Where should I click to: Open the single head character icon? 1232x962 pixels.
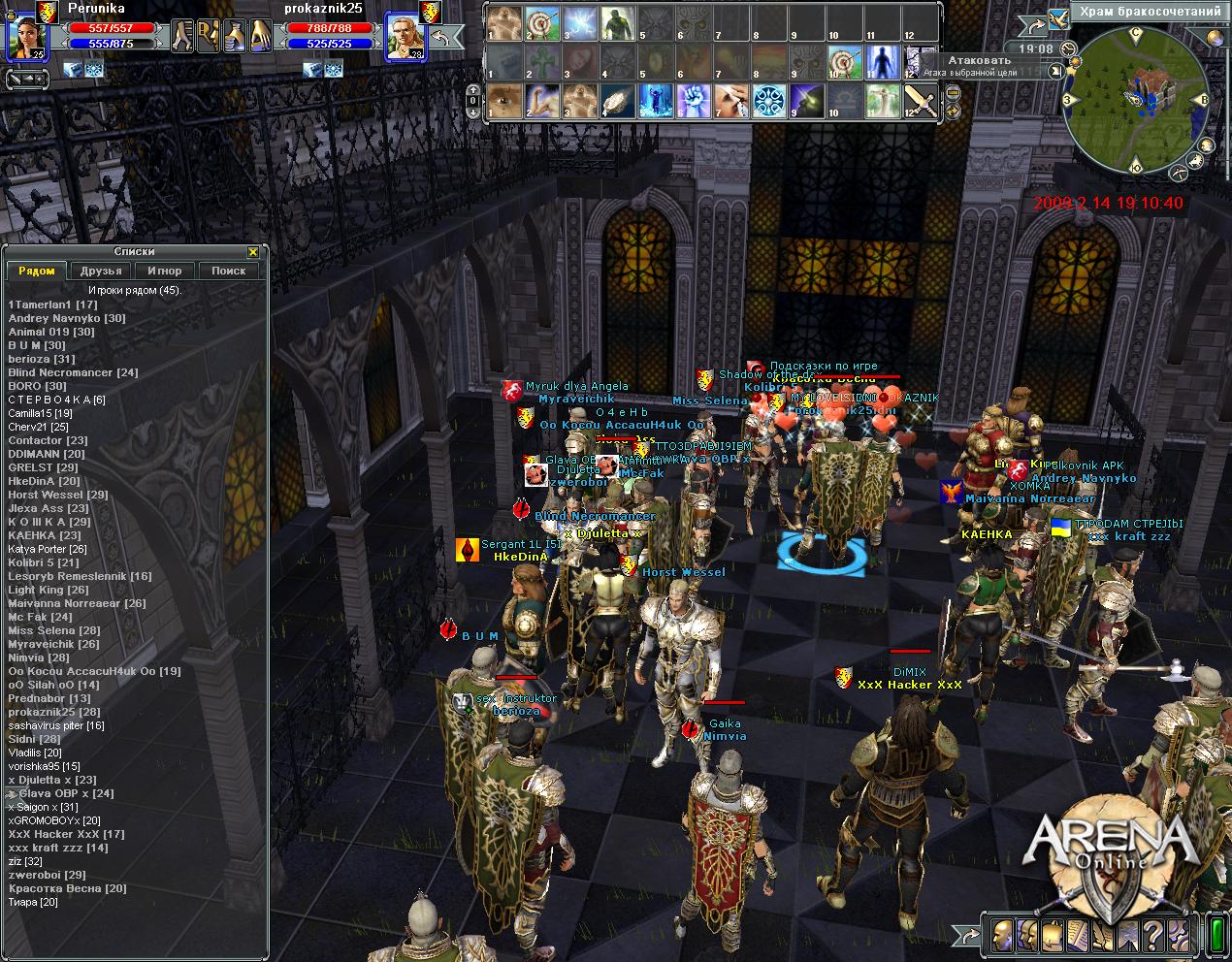tap(1002, 937)
